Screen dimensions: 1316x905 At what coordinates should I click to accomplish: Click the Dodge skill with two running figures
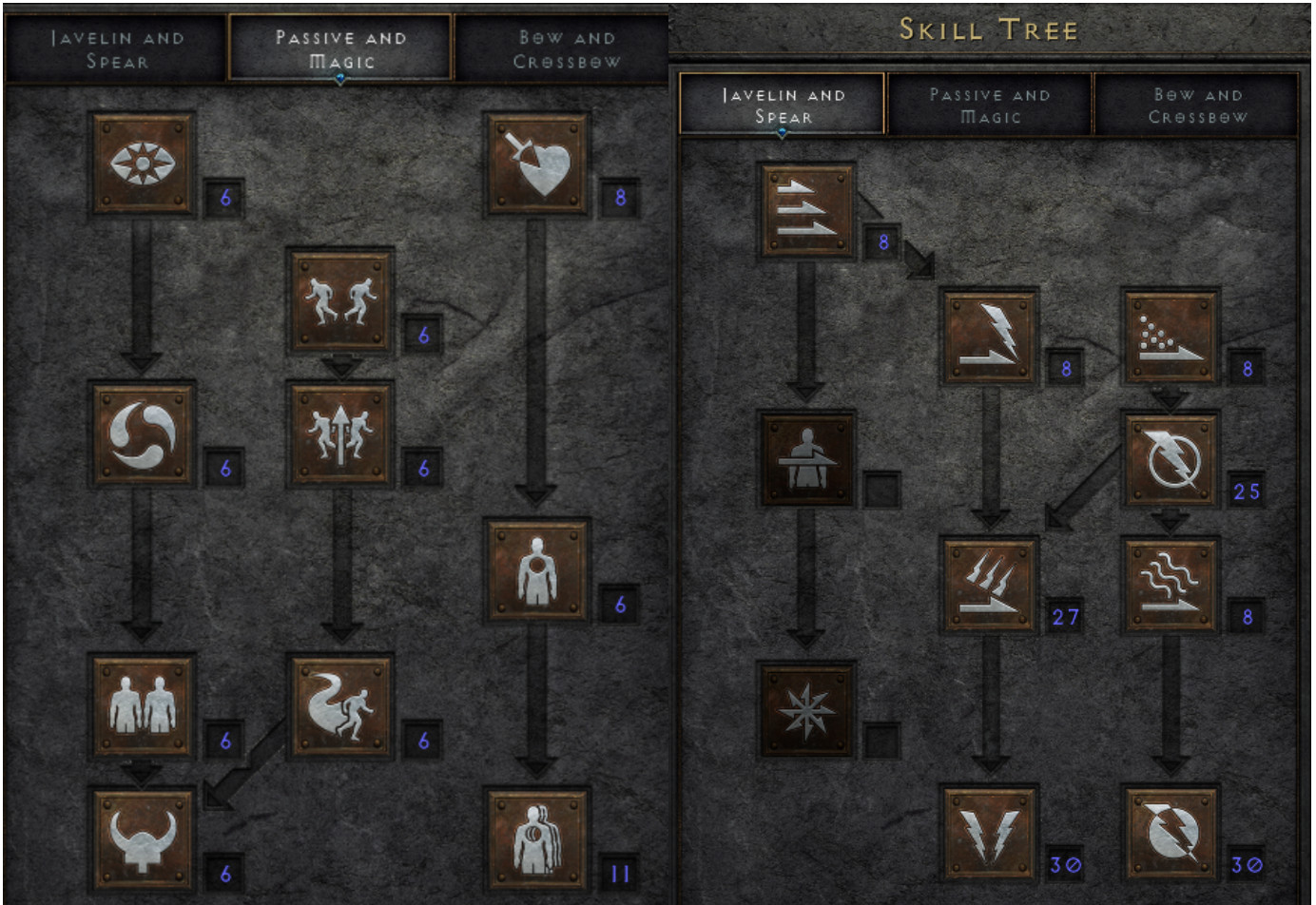(341, 300)
